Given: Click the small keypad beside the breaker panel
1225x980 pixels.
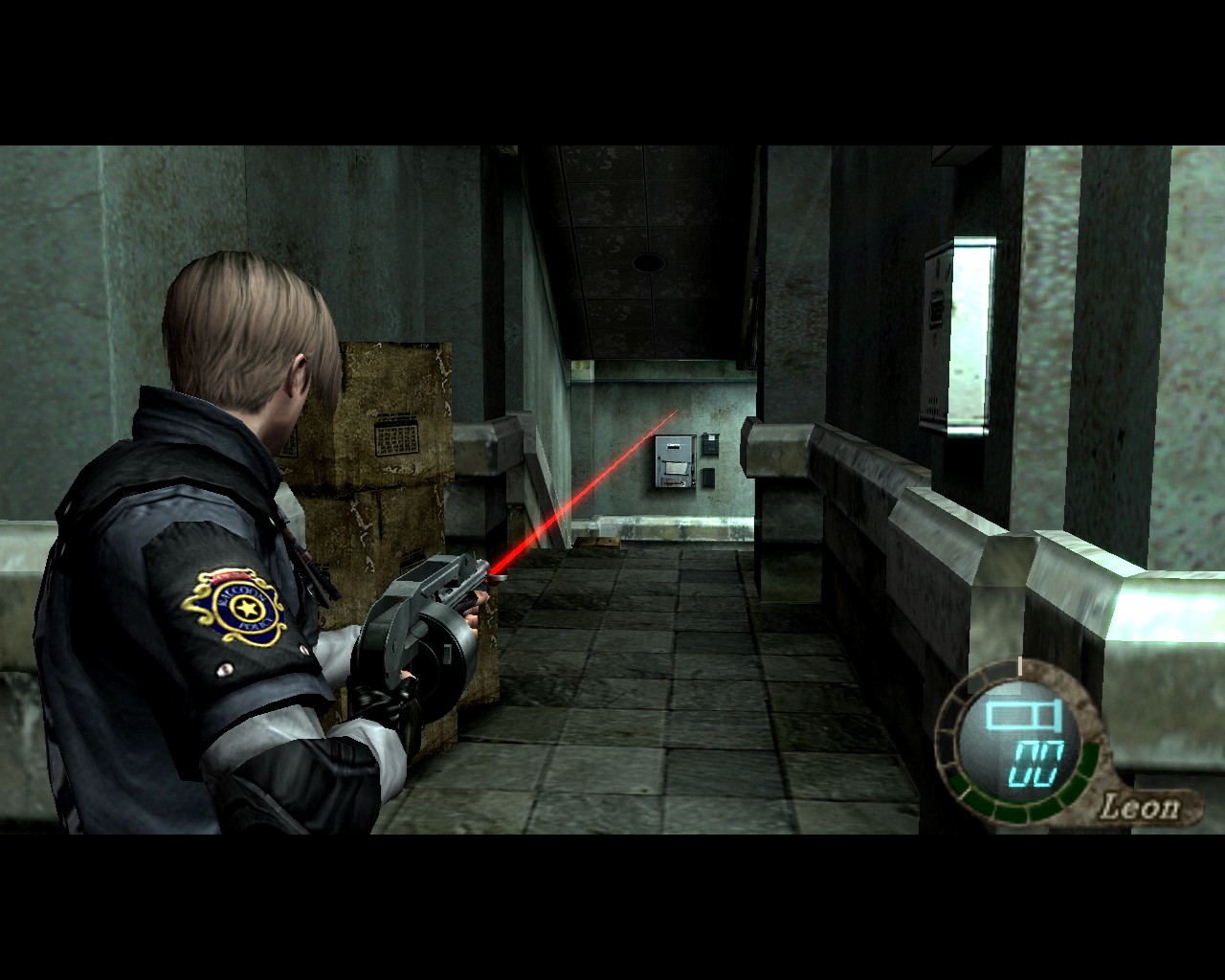Looking at the screenshot, I should [710, 443].
